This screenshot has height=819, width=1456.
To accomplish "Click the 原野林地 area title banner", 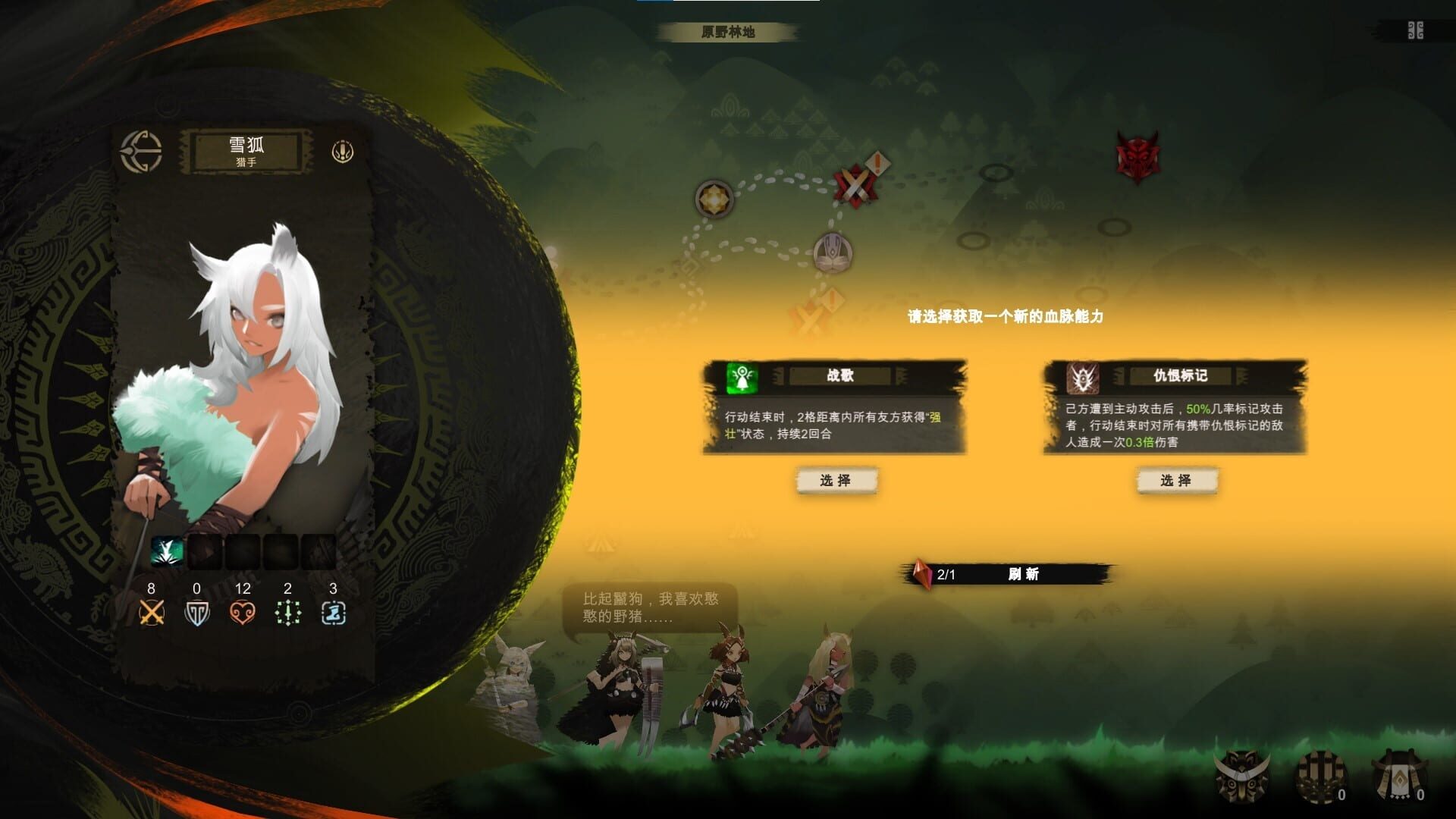I will pyautogui.click(x=726, y=32).
